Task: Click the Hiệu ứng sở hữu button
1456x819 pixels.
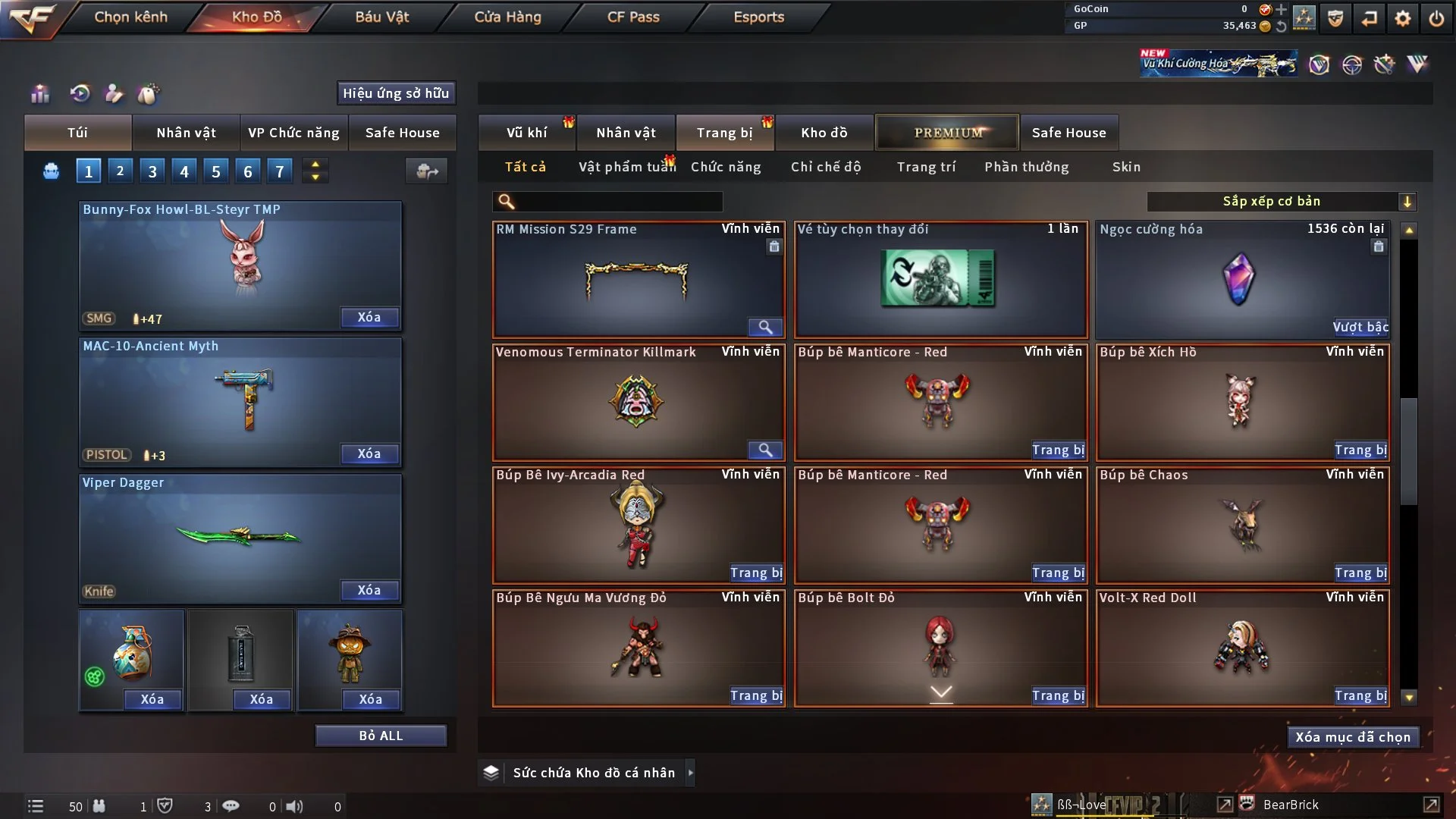Action: point(396,93)
